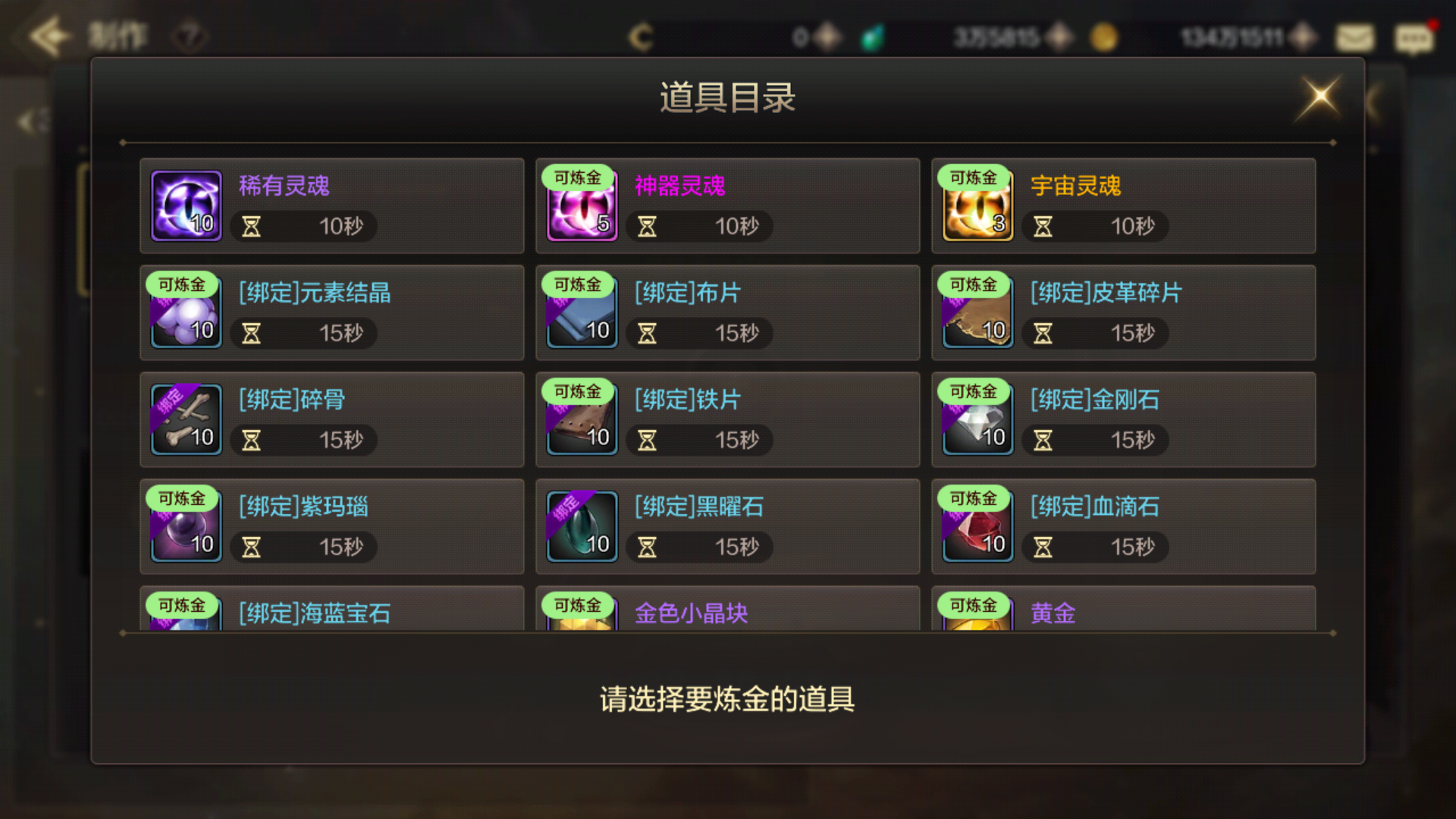Click the 可炼金 badge on 宇宙灵魂
The width and height of the screenshot is (1456, 819).
point(974,177)
